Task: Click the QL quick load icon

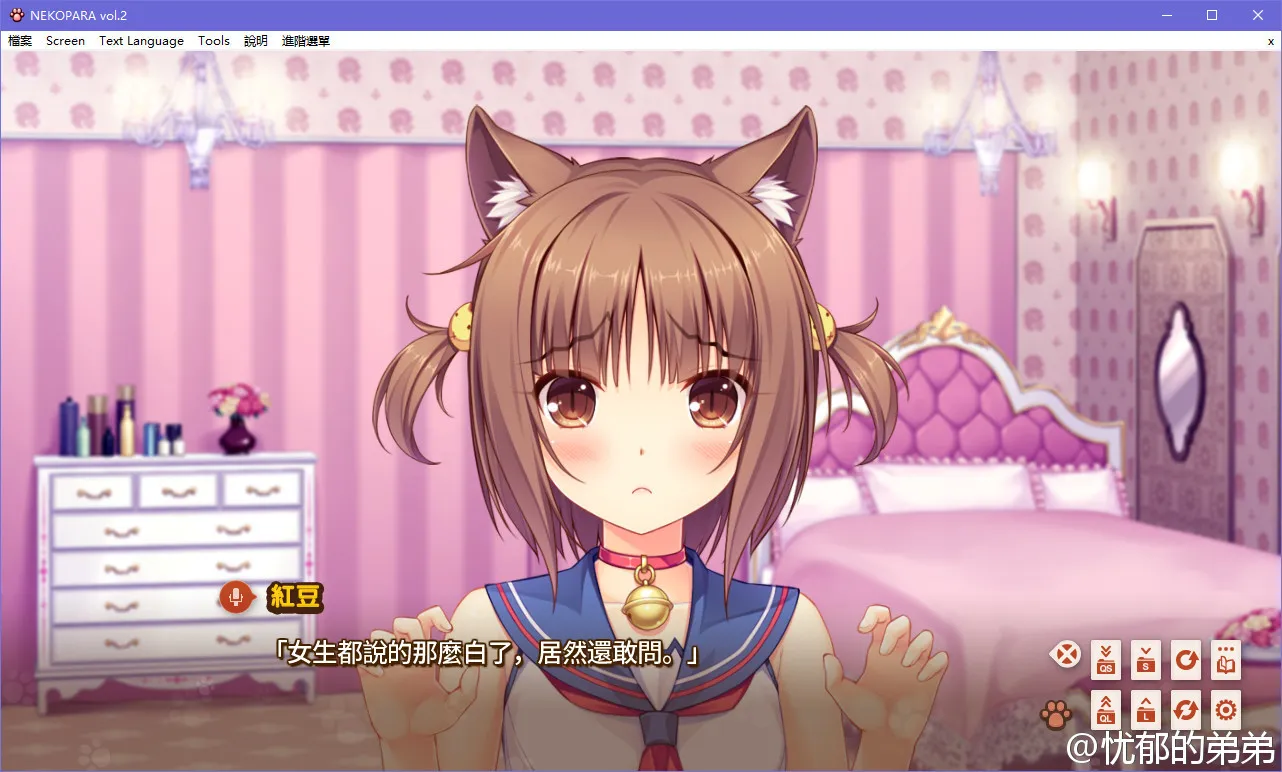Action: [1105, 709]
